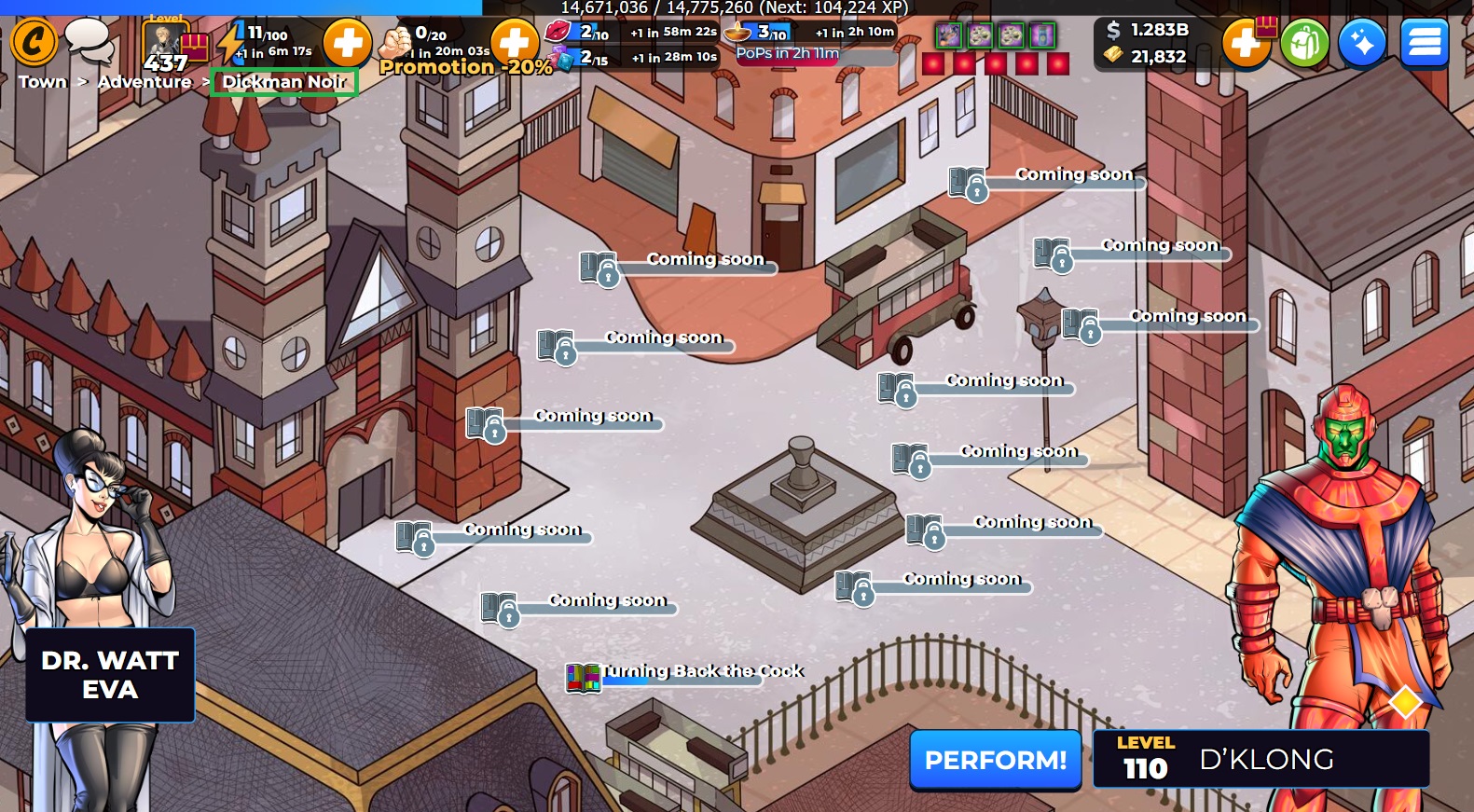
Task: Click the orange C logo icon
Action: tap(34, 42)
